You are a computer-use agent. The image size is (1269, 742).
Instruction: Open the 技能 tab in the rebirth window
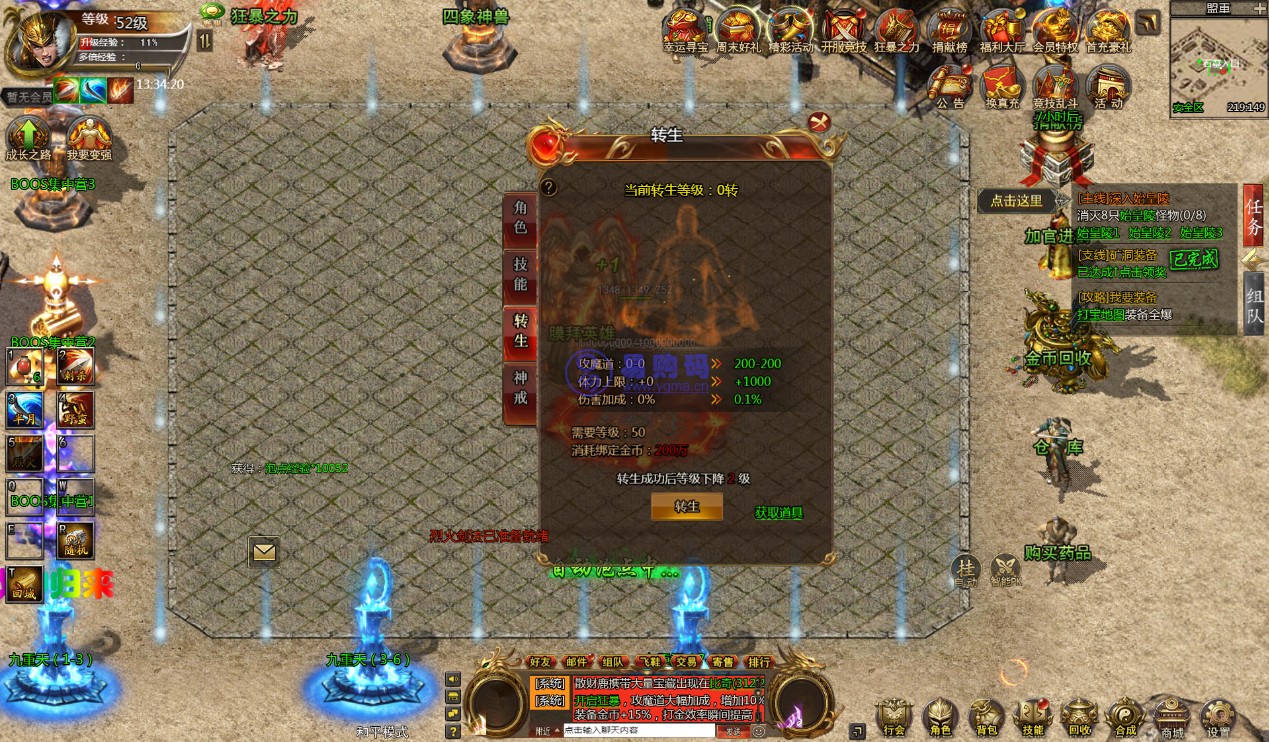[520, 274]
